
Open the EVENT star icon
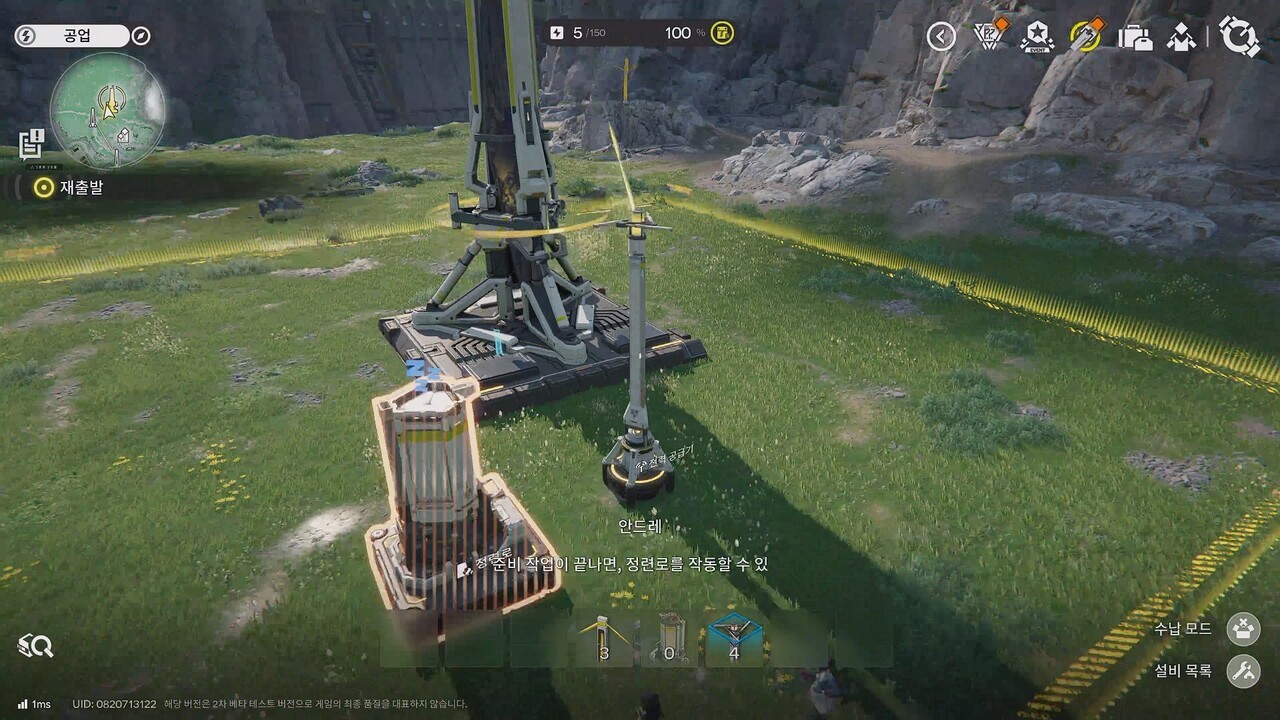coord(1036,37)
